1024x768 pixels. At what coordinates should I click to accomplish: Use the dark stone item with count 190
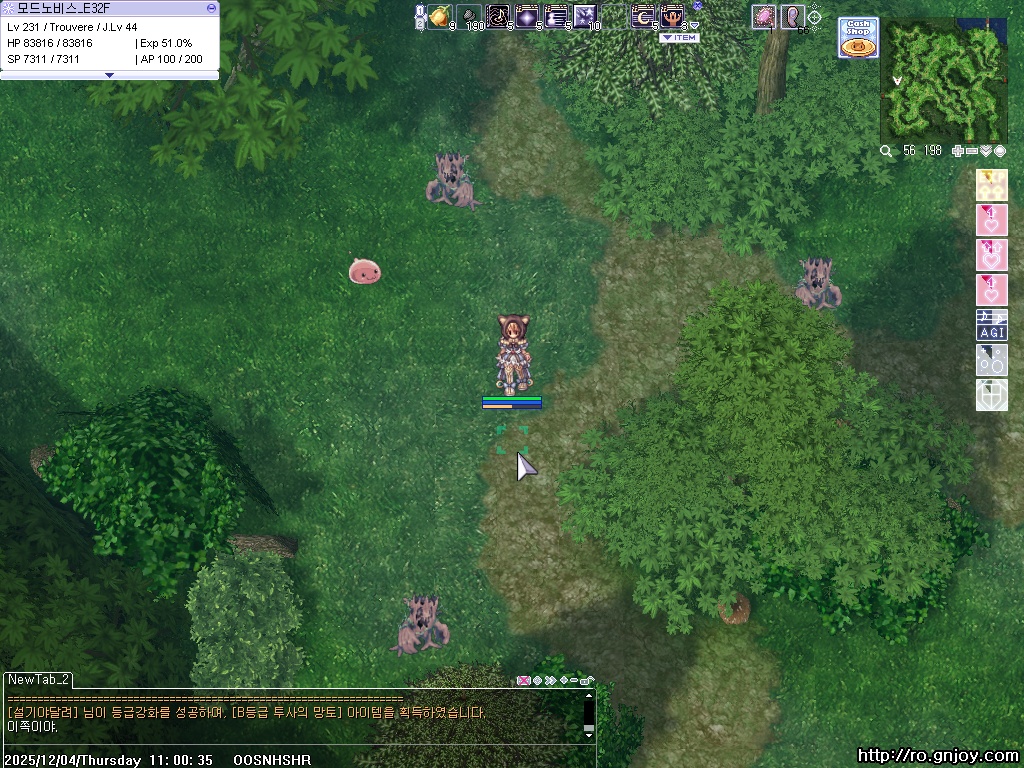[469, 16]
